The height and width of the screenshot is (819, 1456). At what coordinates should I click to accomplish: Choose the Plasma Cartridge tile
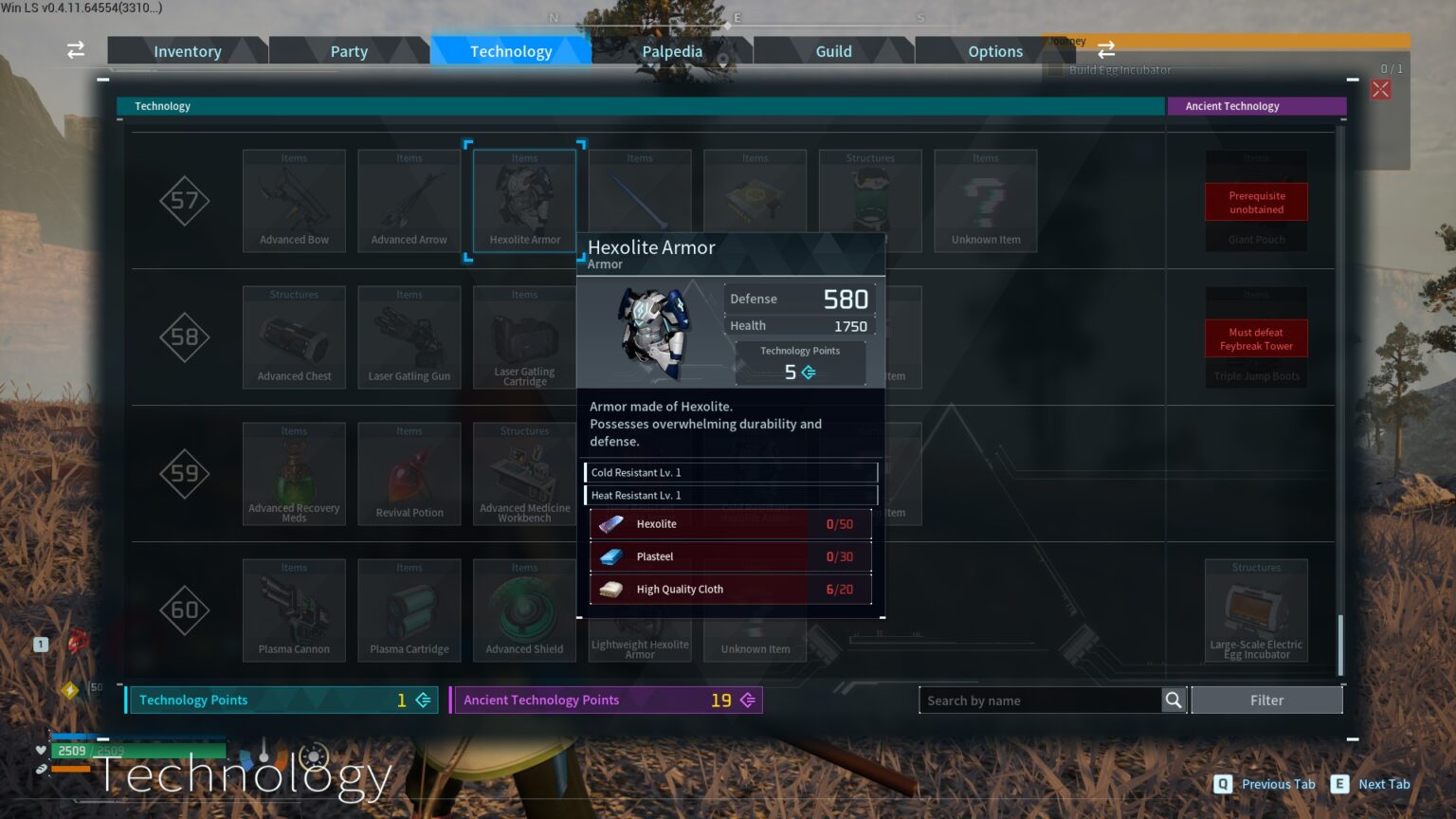(409, 610)
